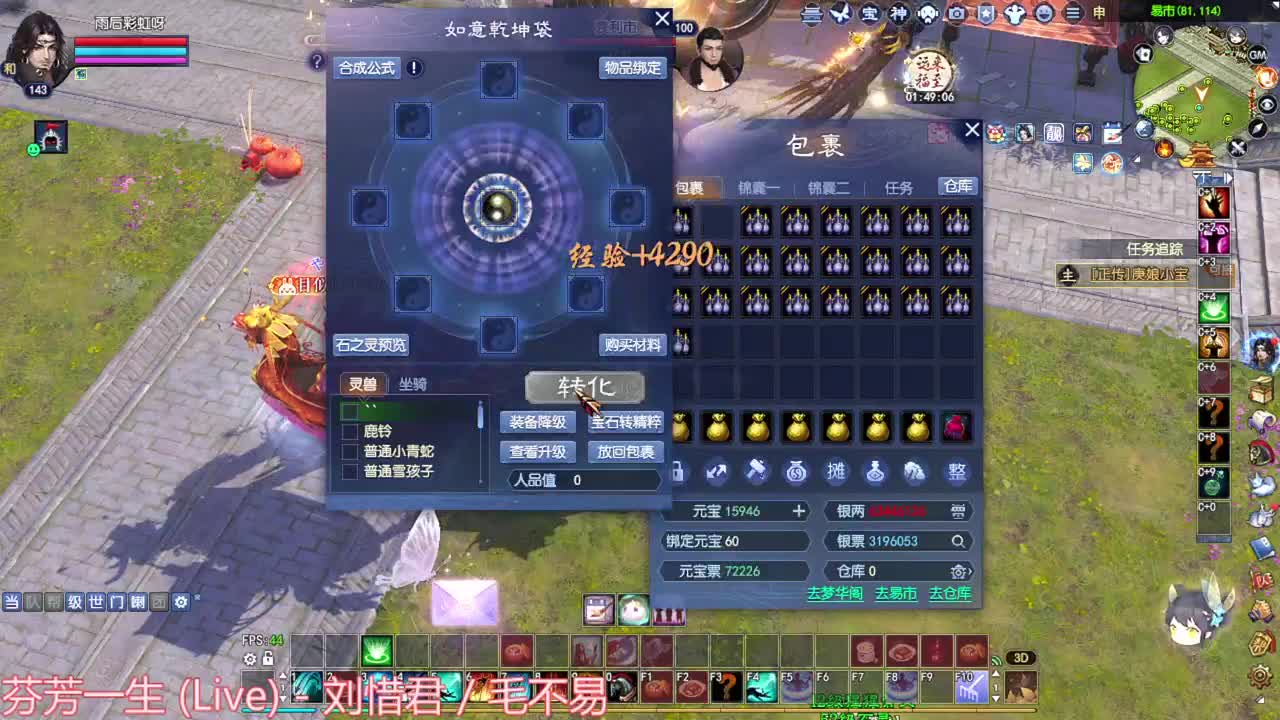Click the GM icon beside the minimap
Screen dimensions: 1280x720
tap(1257, 54)
